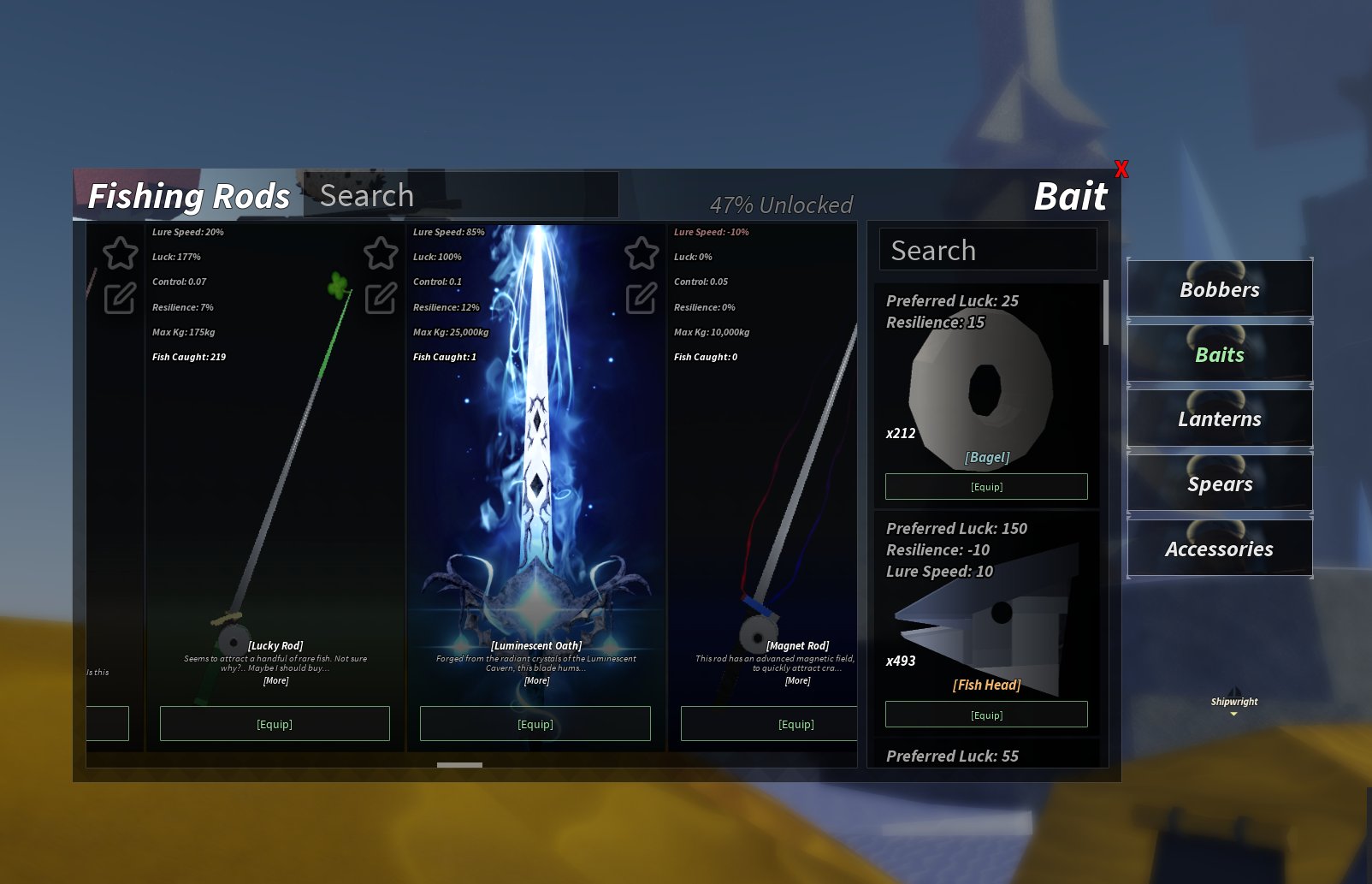Select the Spears category
The width and height of the screenshot is (1372, 884).
point(1220,484)
